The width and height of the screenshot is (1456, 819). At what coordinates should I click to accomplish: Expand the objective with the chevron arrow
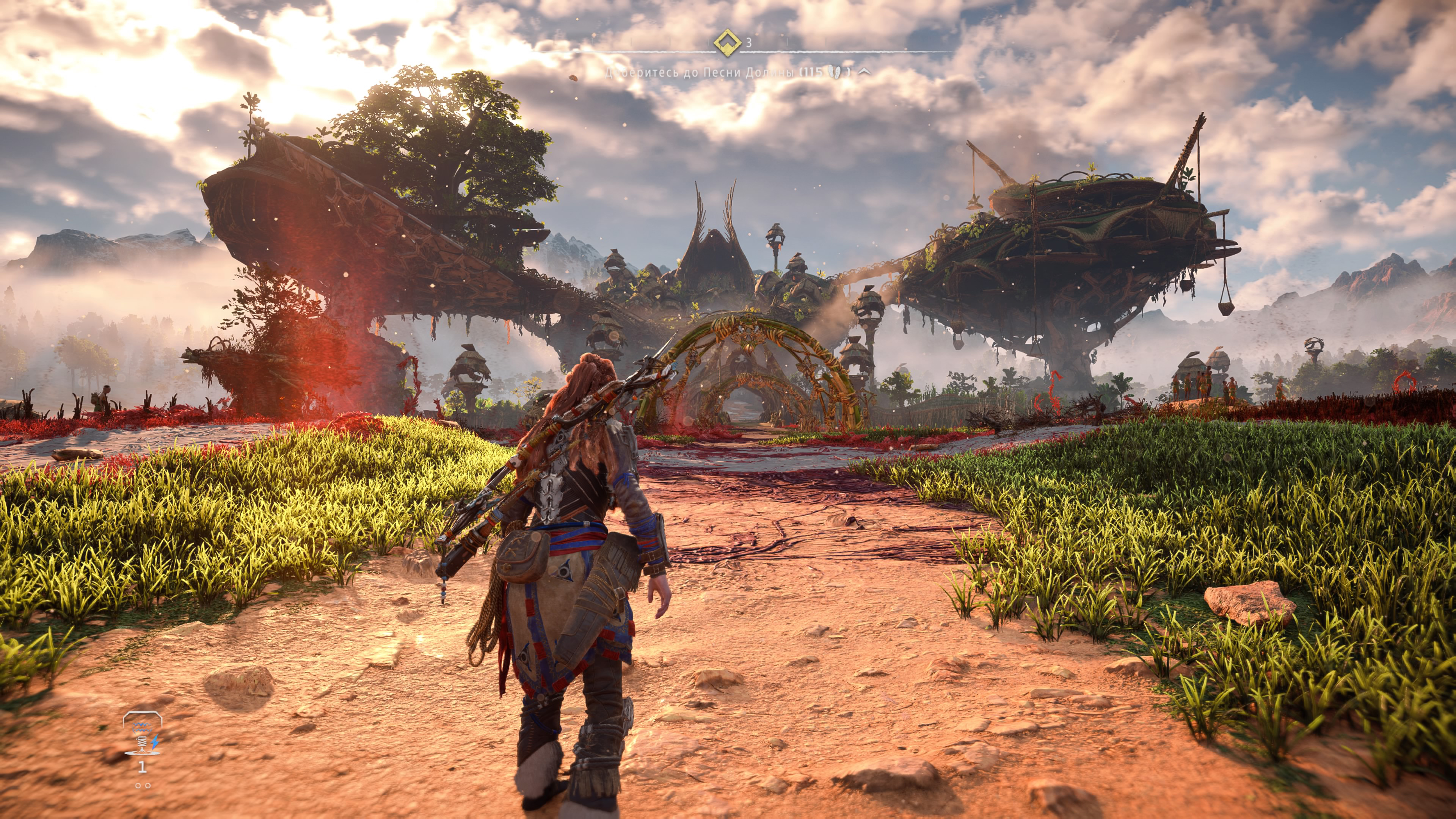coord(864,72)
